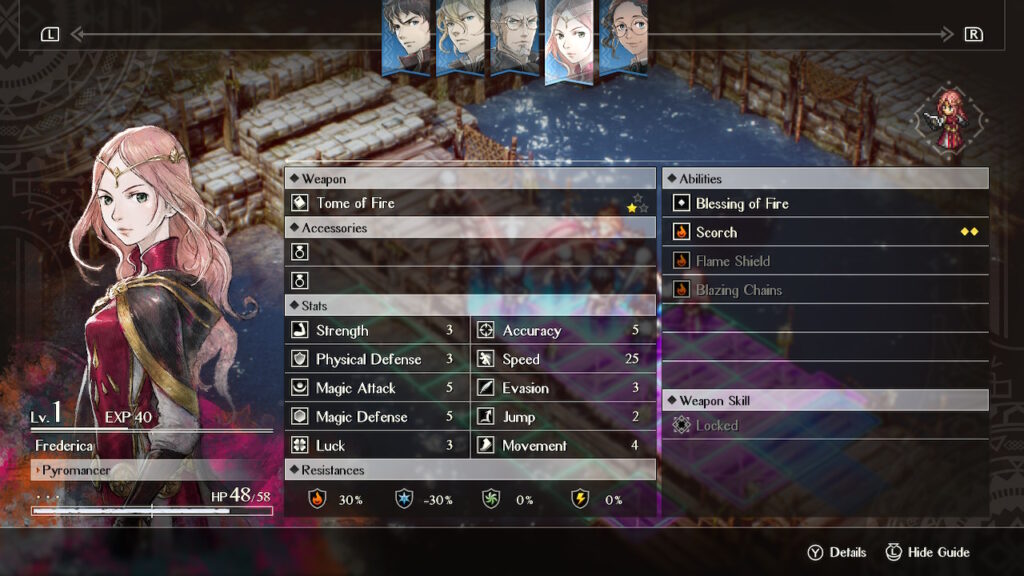Select the Tome of Fire weapon row
The height and width of the screenshot is (576, 1024).
tap(470, 203)
